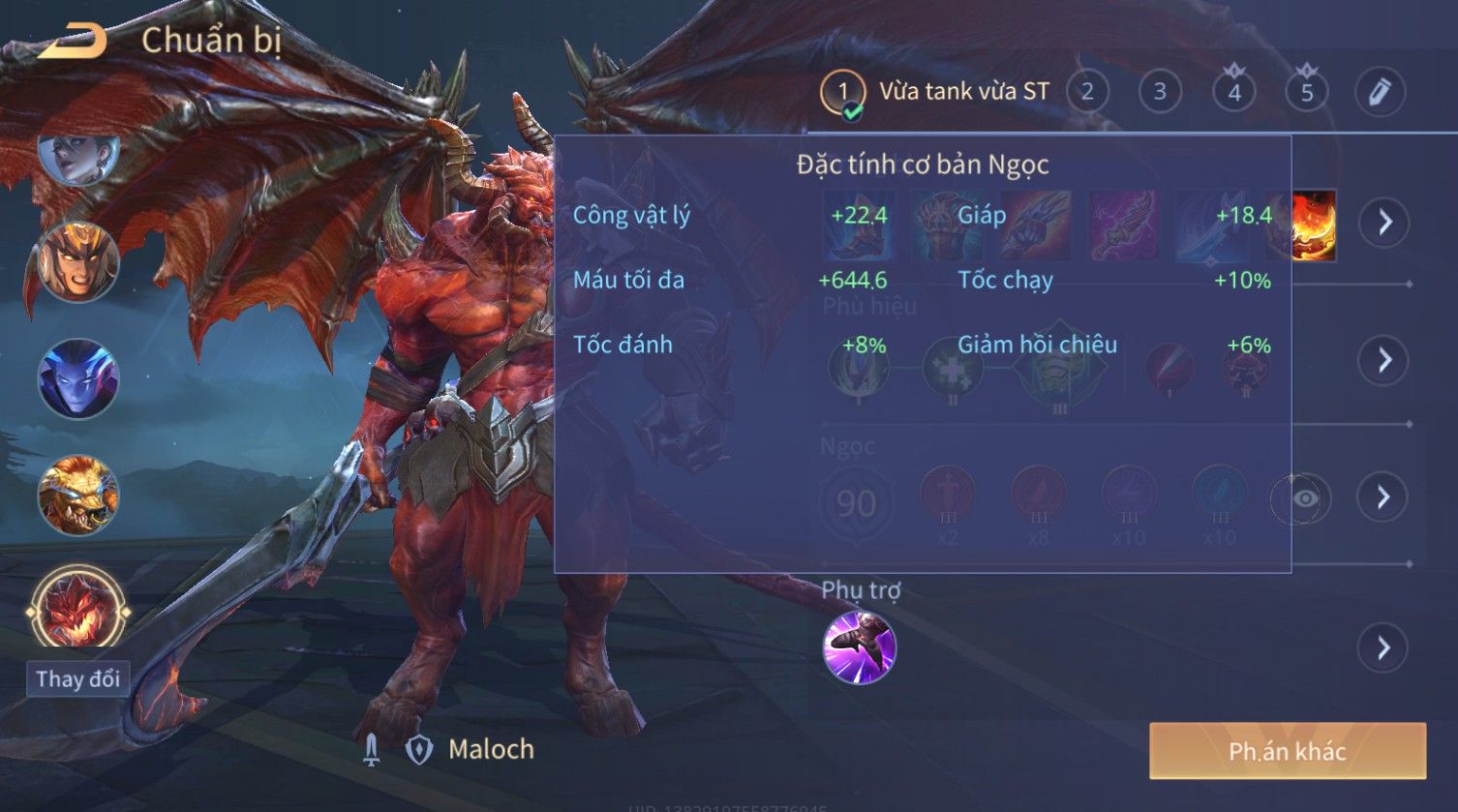Choose build preset 5
Viewport: 1458px width, 812px height.
(1307, 93)
